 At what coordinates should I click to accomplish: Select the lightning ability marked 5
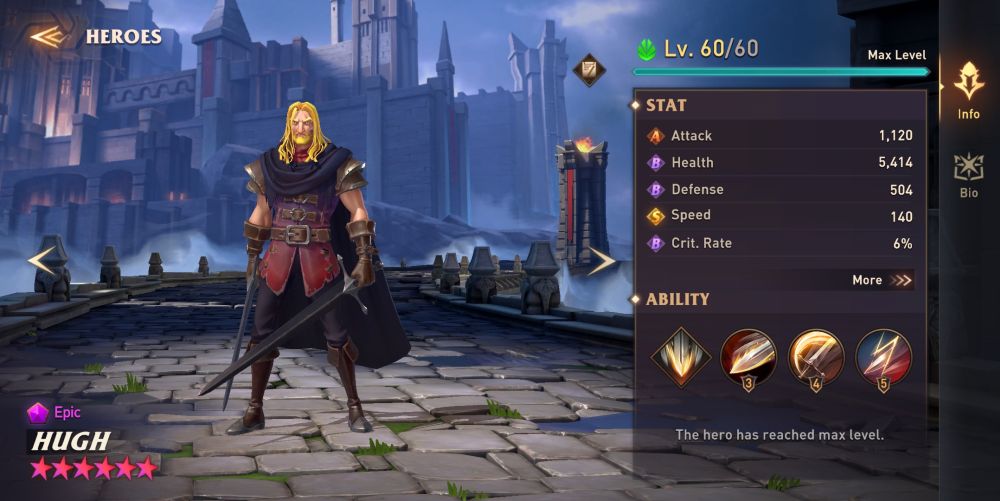[x=883, y=357]
